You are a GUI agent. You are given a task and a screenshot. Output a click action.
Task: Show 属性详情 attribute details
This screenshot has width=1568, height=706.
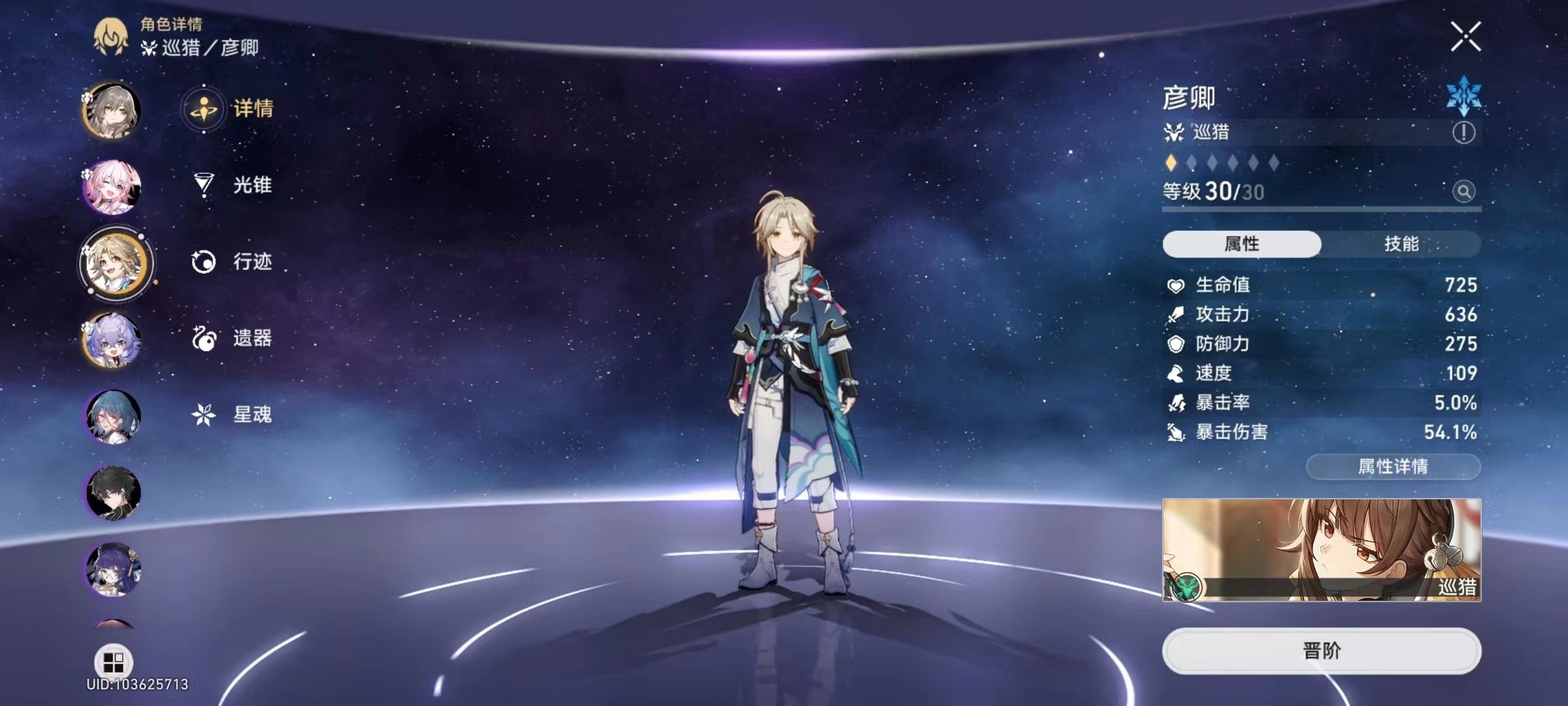click(1393, 467)
